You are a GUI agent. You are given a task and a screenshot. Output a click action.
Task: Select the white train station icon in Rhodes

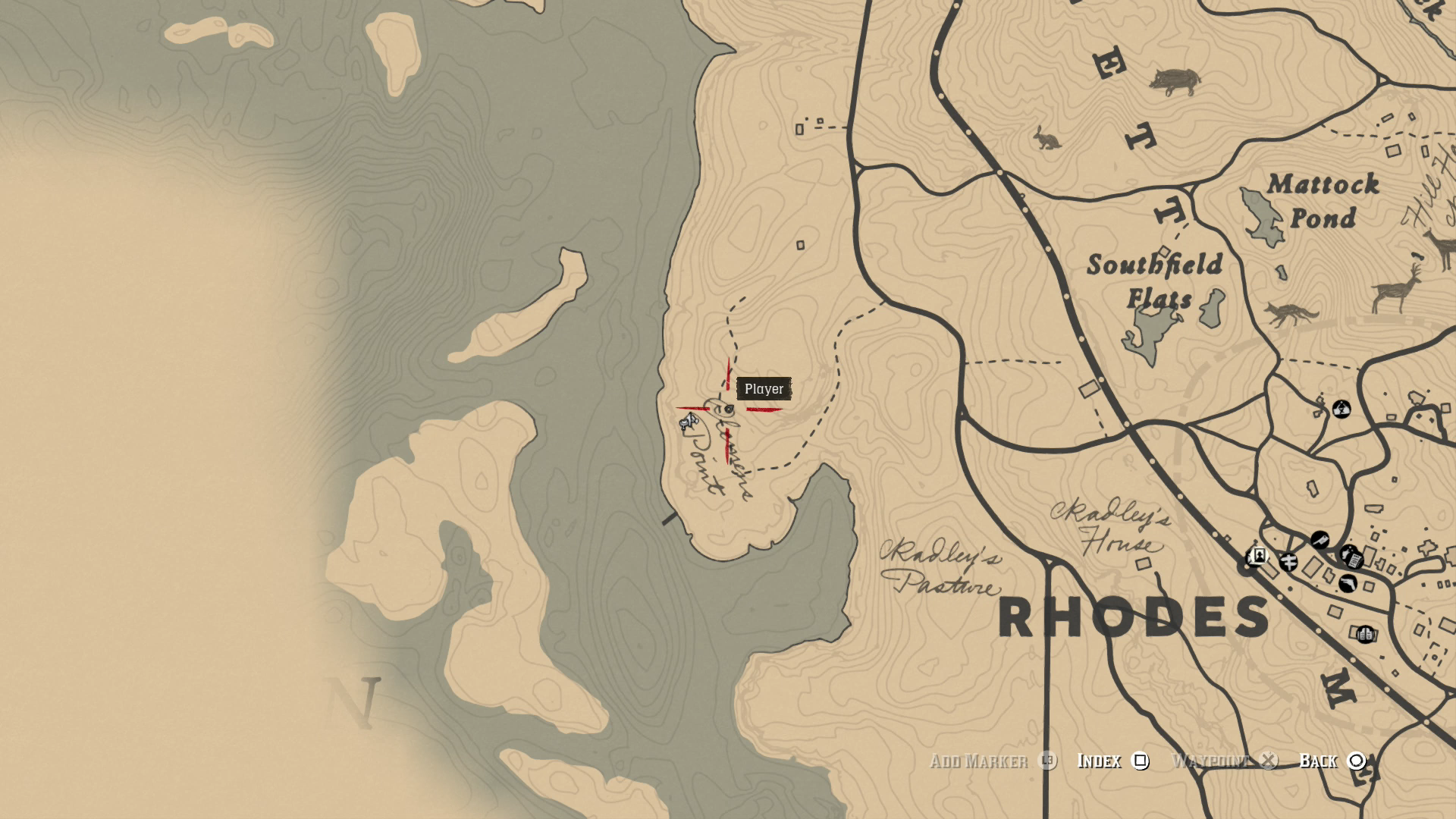(x=1258, y=556)
